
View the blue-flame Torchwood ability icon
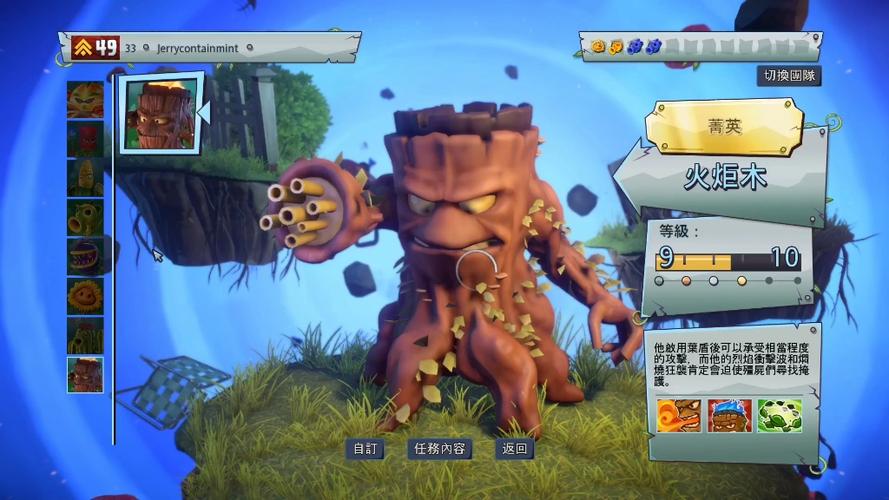point(729,415)
